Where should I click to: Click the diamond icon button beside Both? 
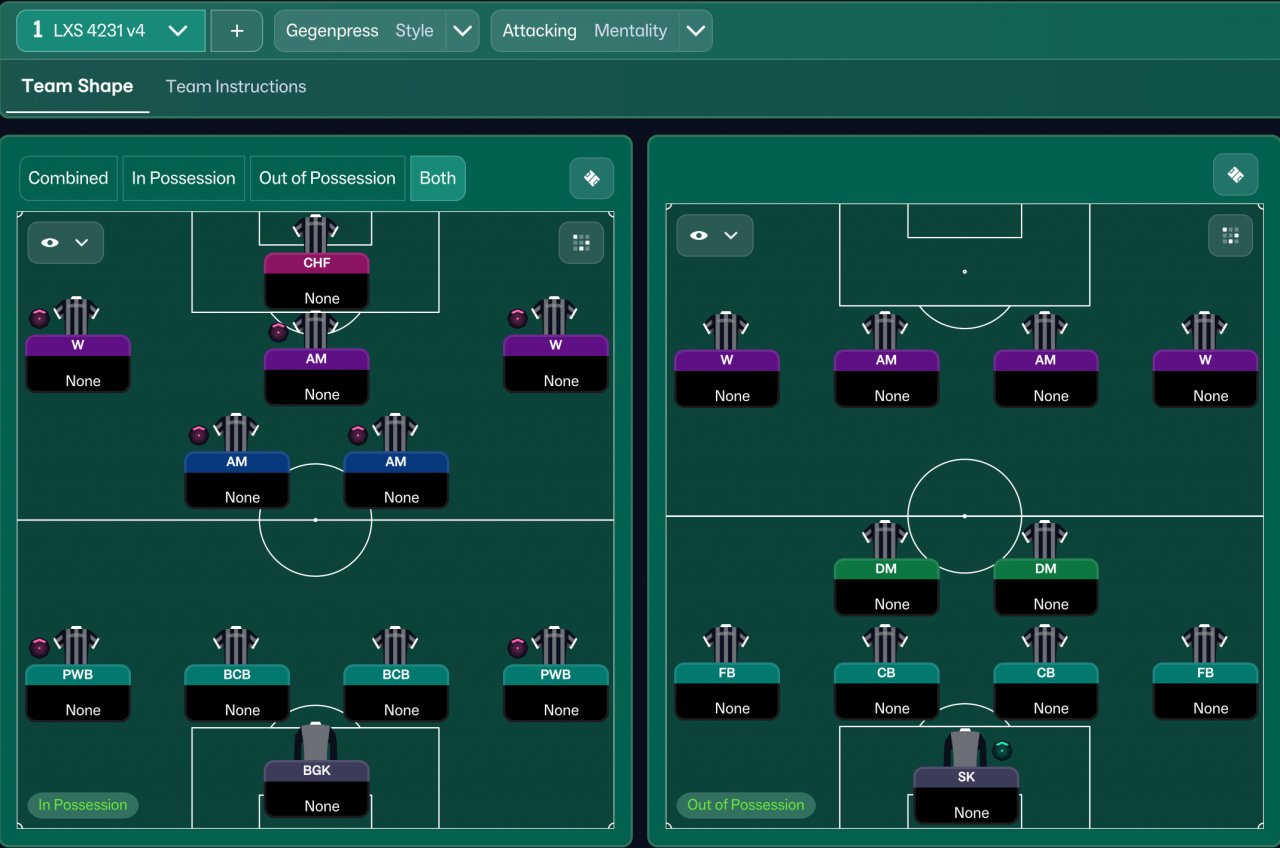(591, 178)
